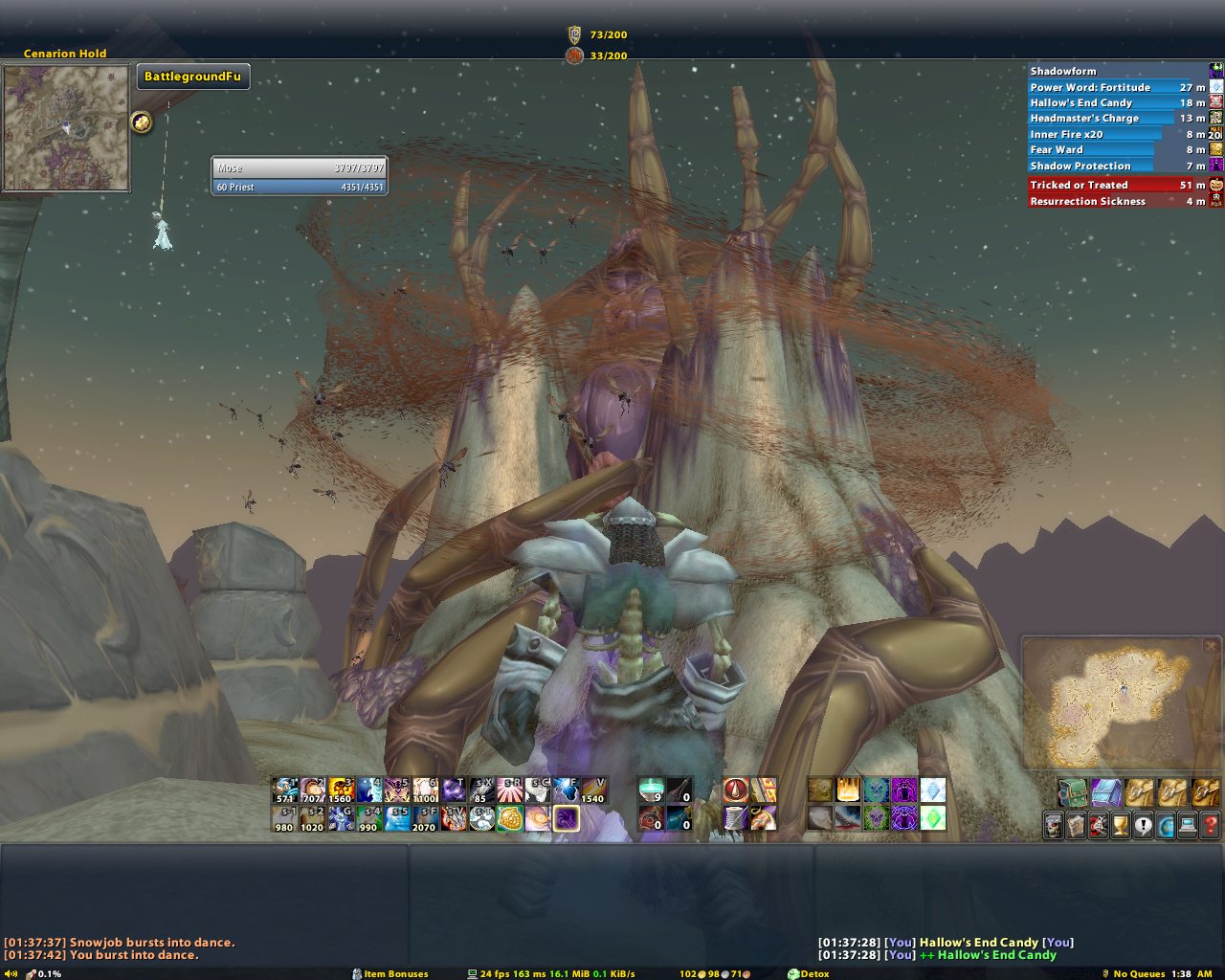The image size is (1225, 980).
Task: Toggle the highlighted Shadowform action button
Action: coord(566,818)
